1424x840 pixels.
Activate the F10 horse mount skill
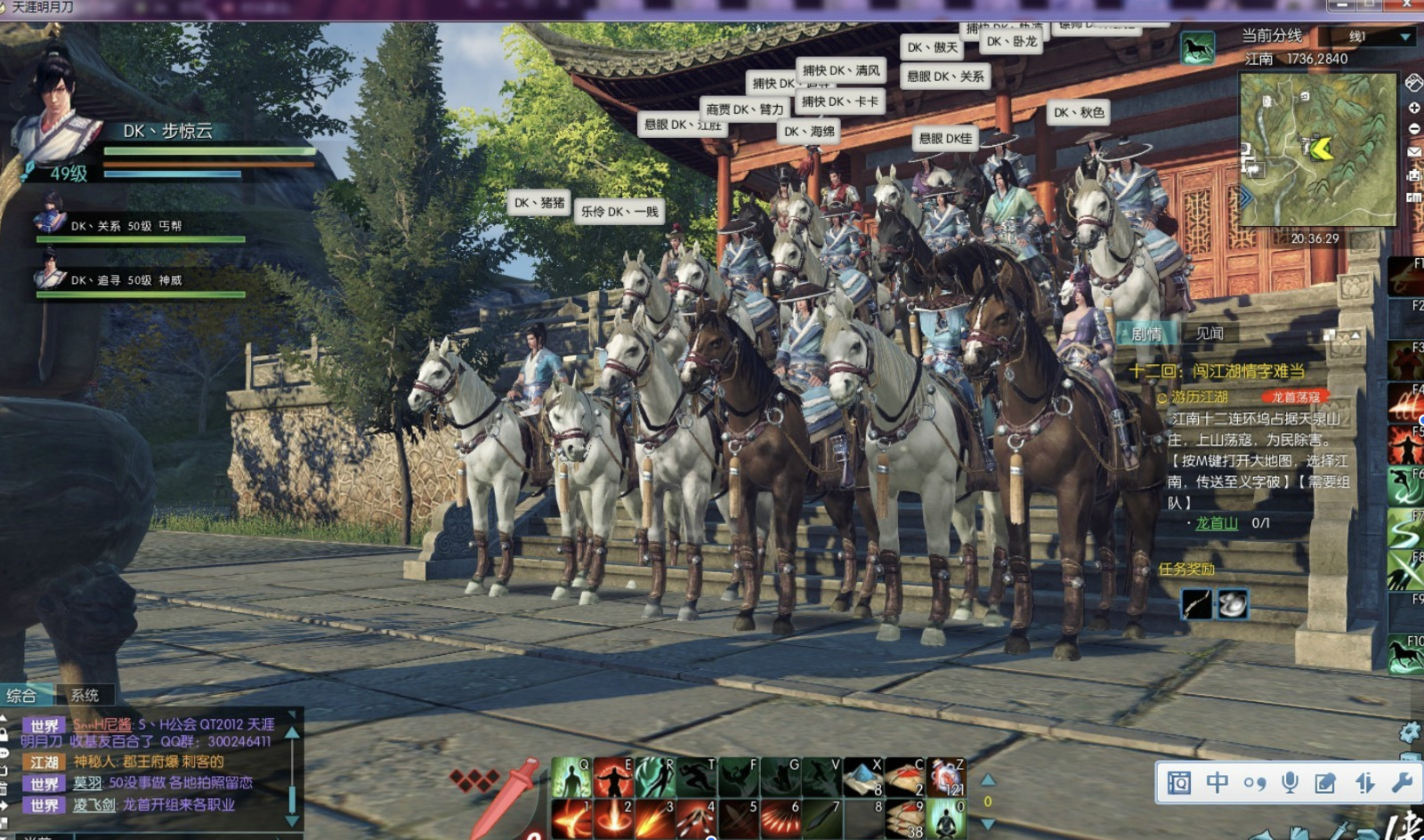[1405, 654]
